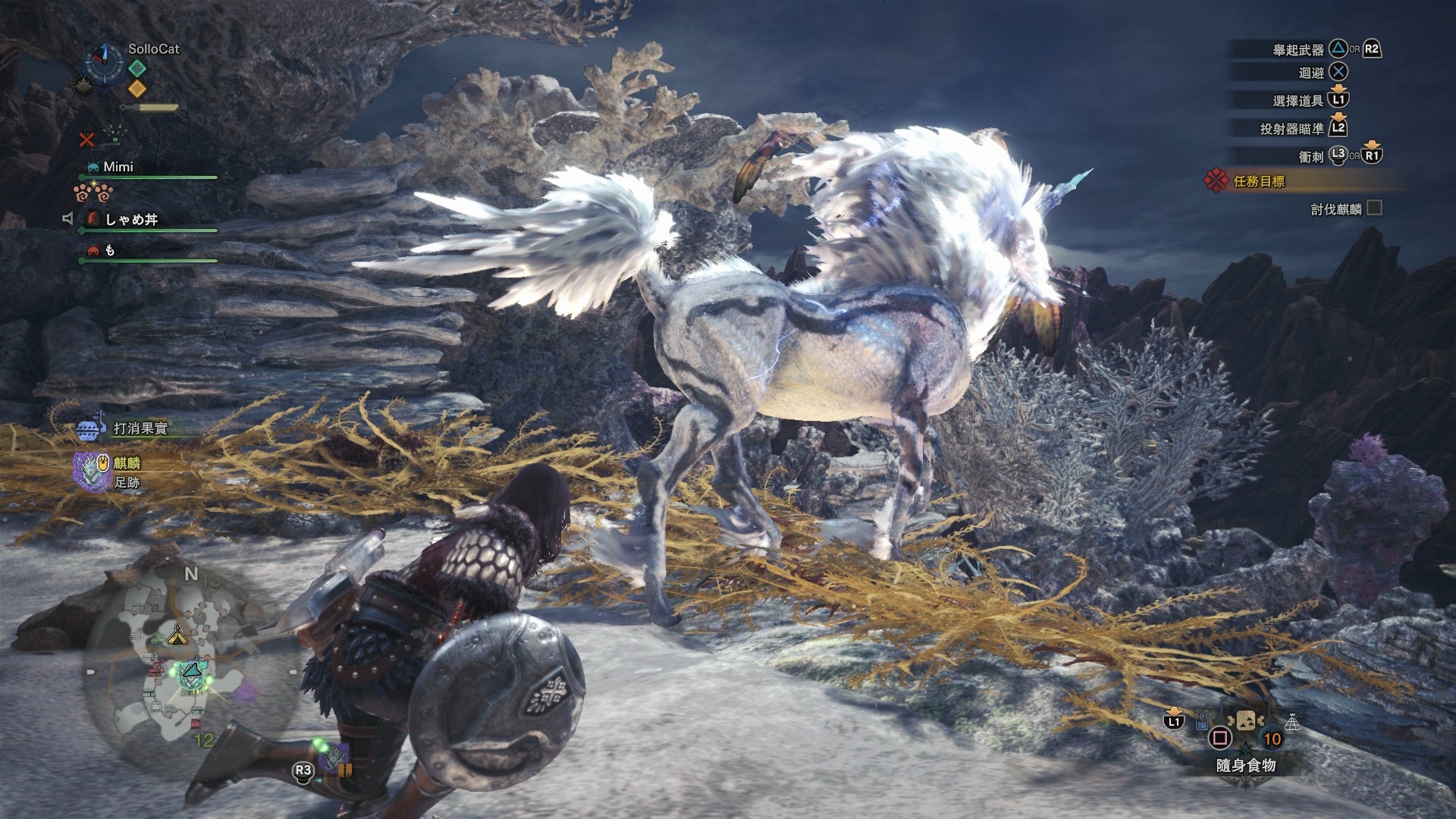
Task: Click the red X status icon
Action: [87, 140]
